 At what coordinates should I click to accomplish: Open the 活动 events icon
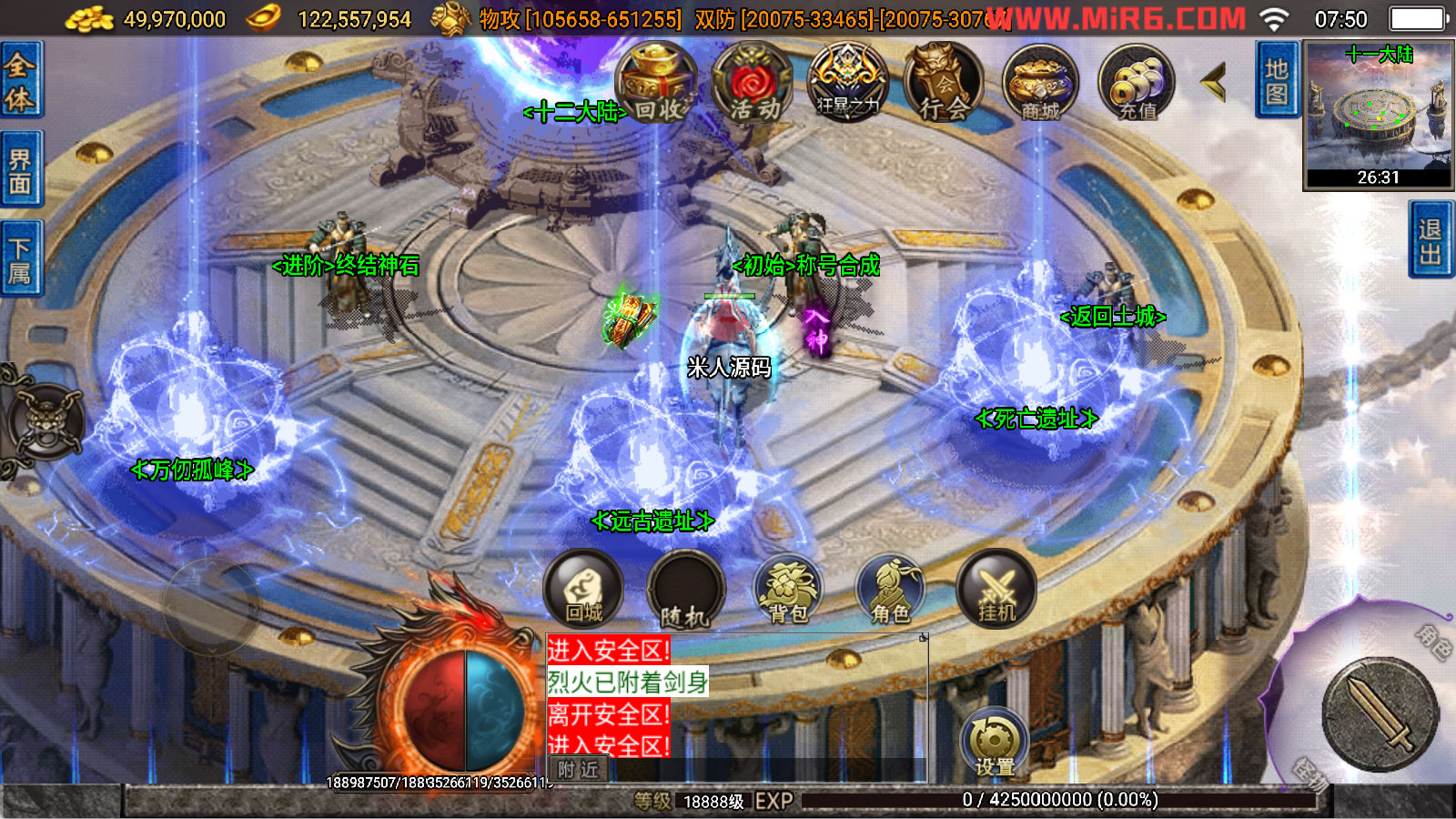tap(753, 84)
